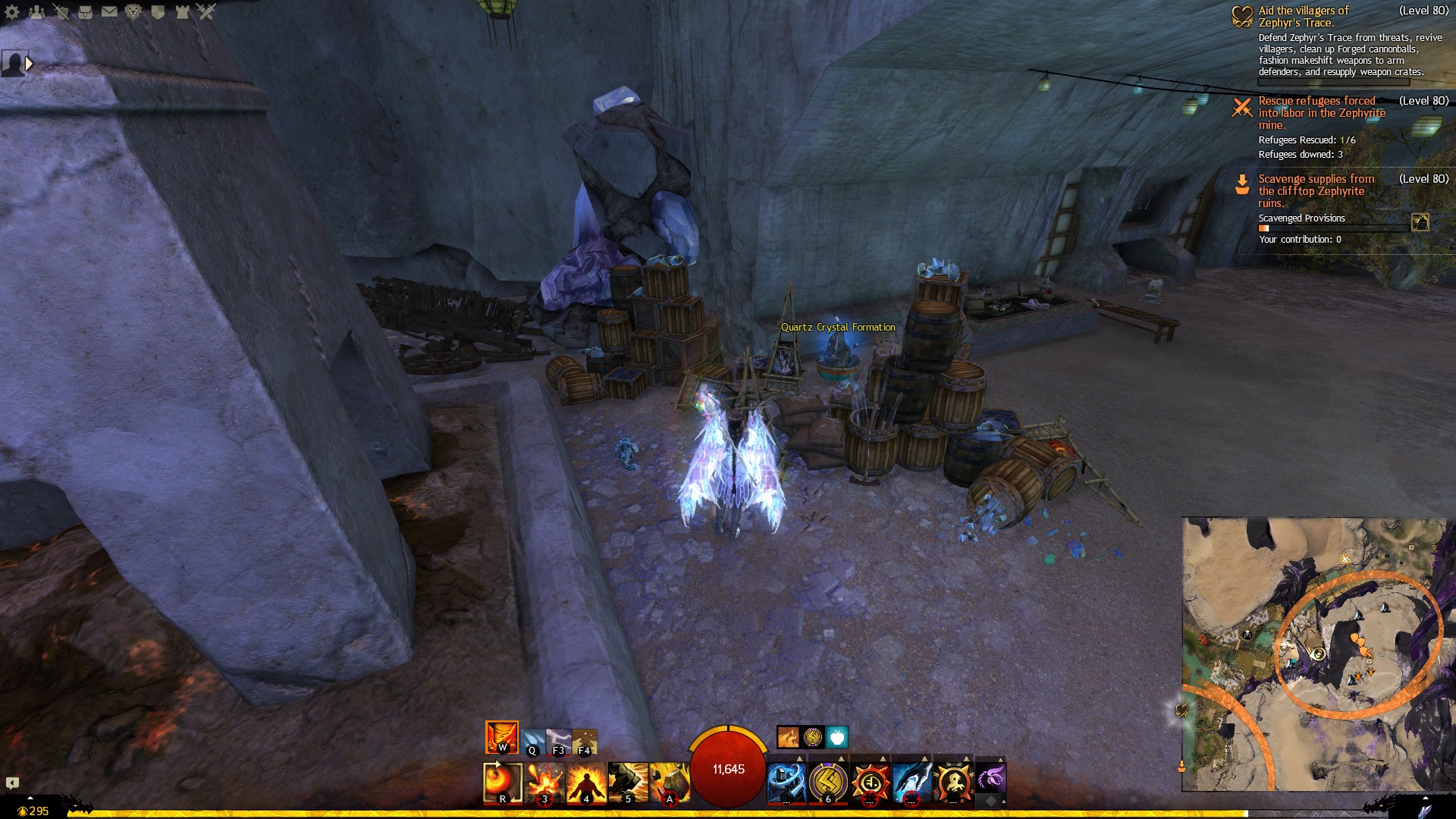
Task: Select the purple dragon mount skill
Action: [x=990, y=778]
